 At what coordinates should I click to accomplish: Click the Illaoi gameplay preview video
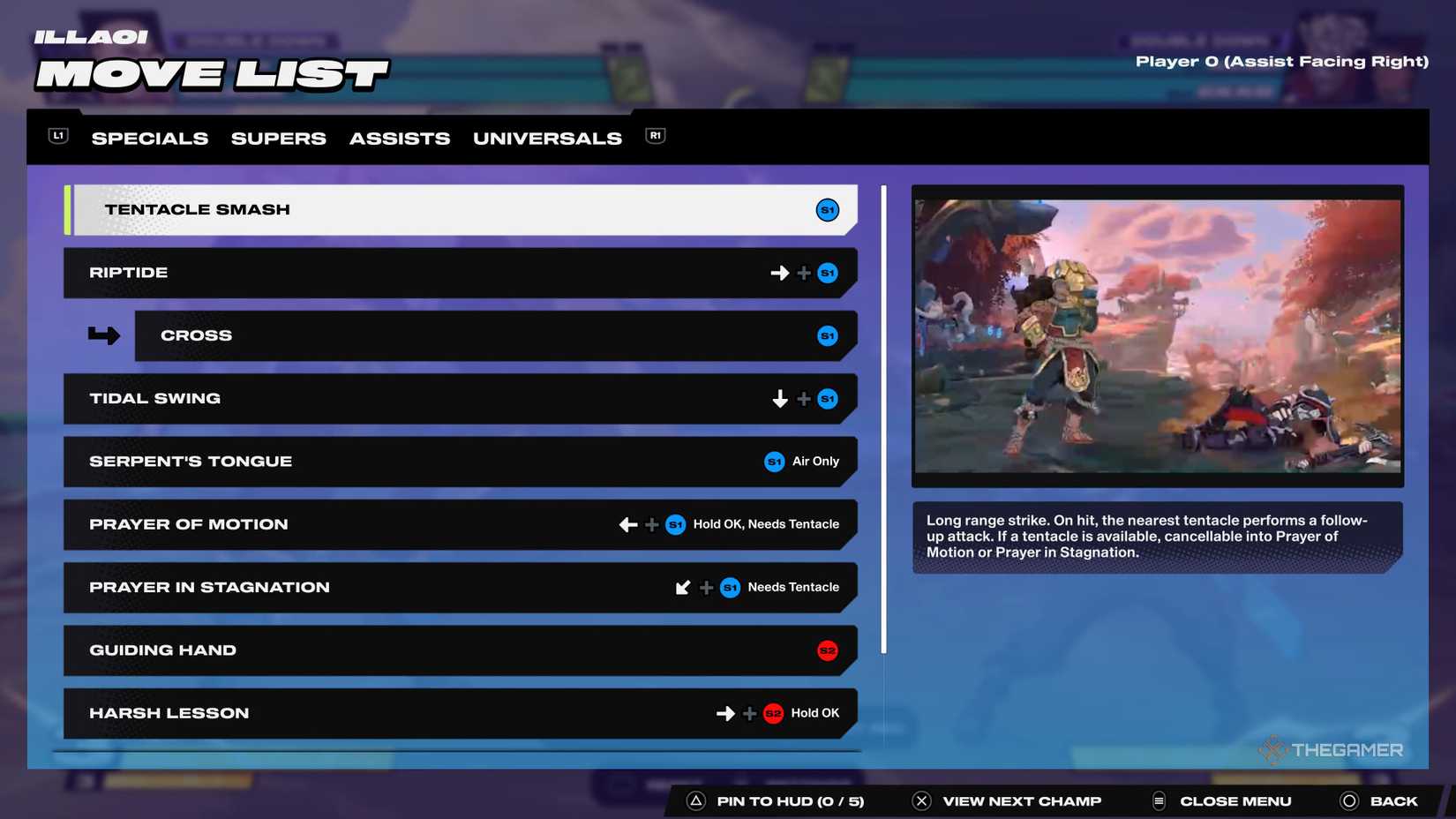[x=1157, y=335]
